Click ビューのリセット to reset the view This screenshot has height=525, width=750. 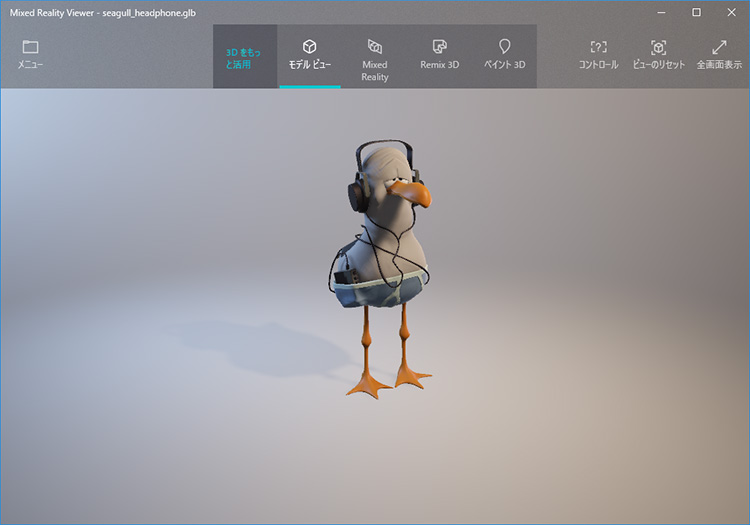click(x=658, y=55)
